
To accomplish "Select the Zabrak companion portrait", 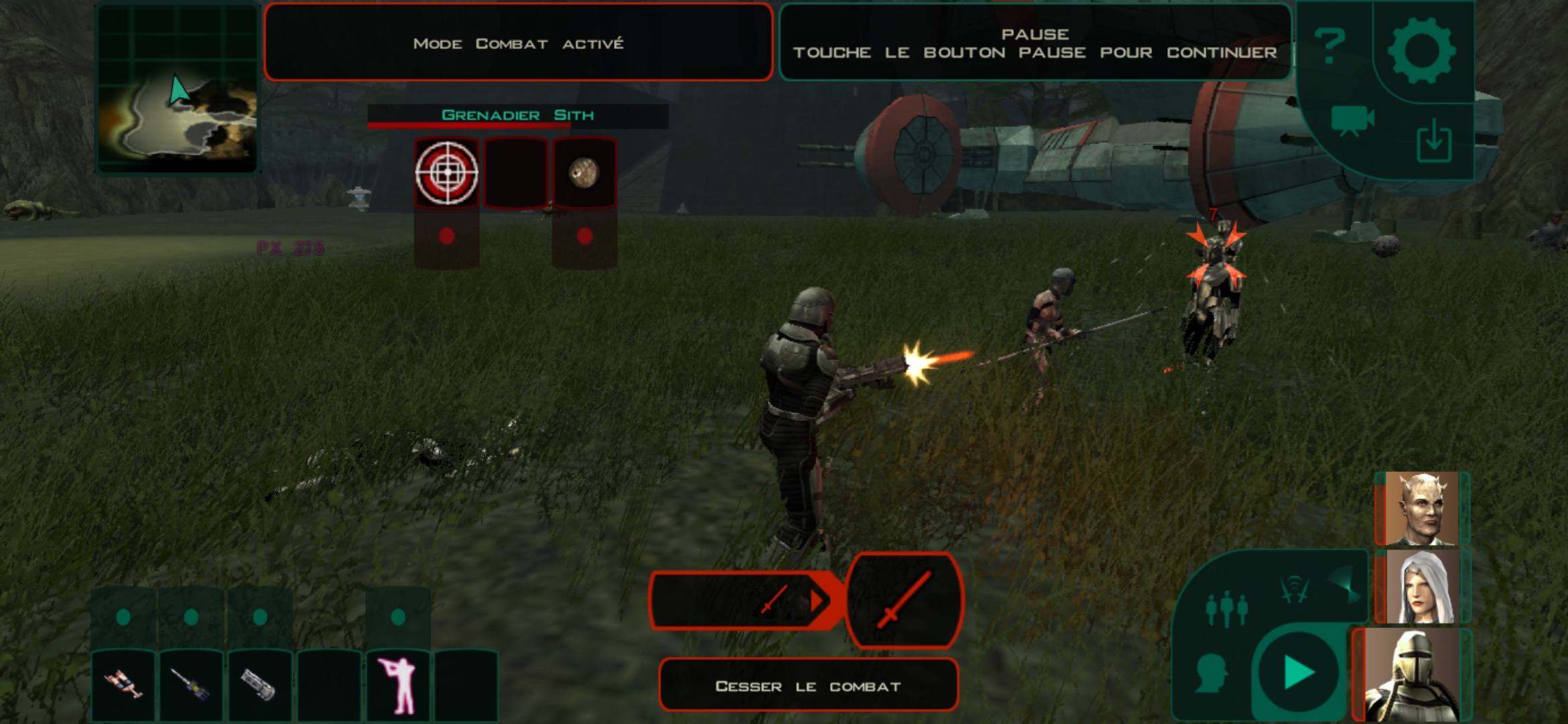I will [1422, 509].
